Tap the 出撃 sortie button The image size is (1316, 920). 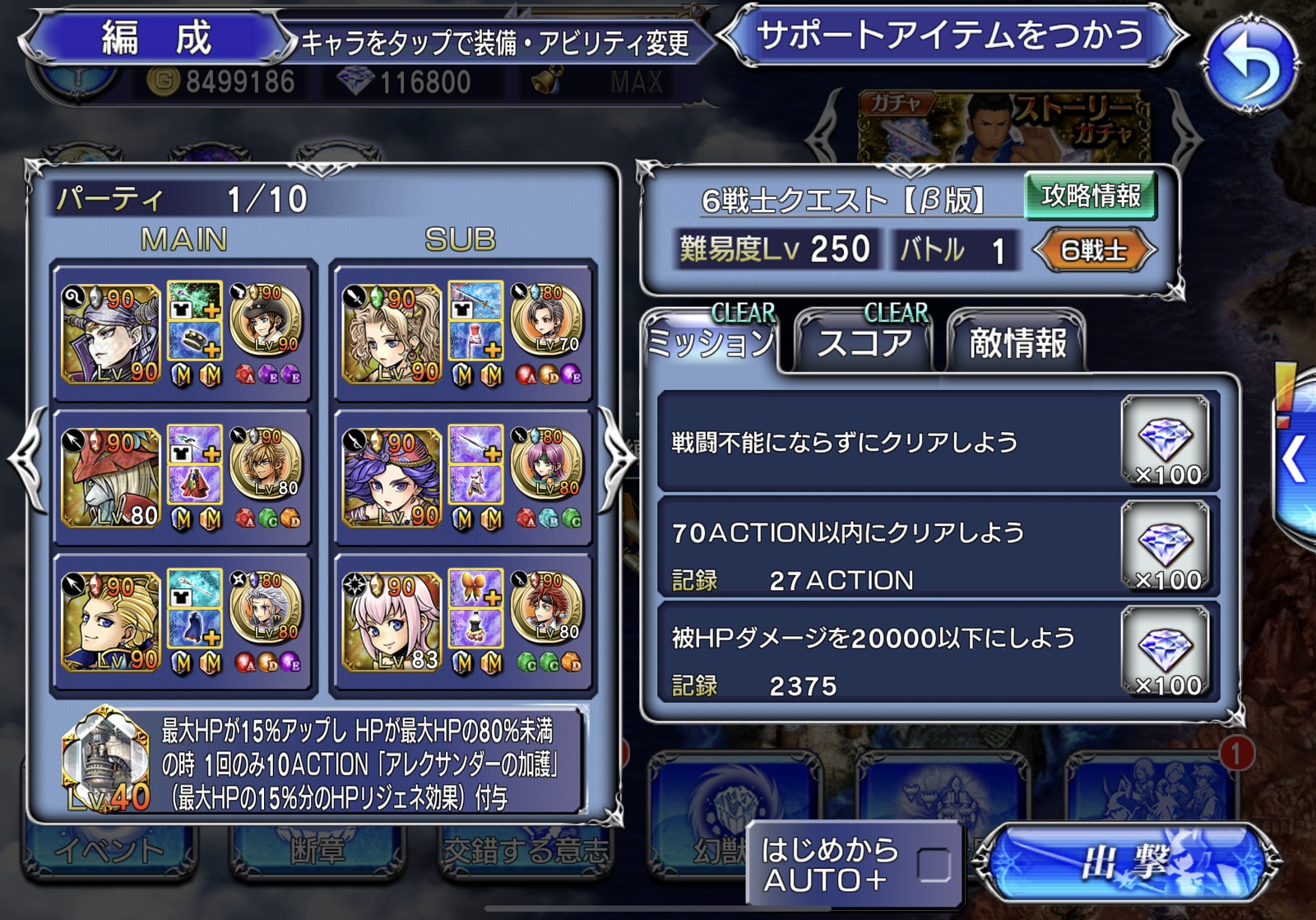click(1127, 863)
